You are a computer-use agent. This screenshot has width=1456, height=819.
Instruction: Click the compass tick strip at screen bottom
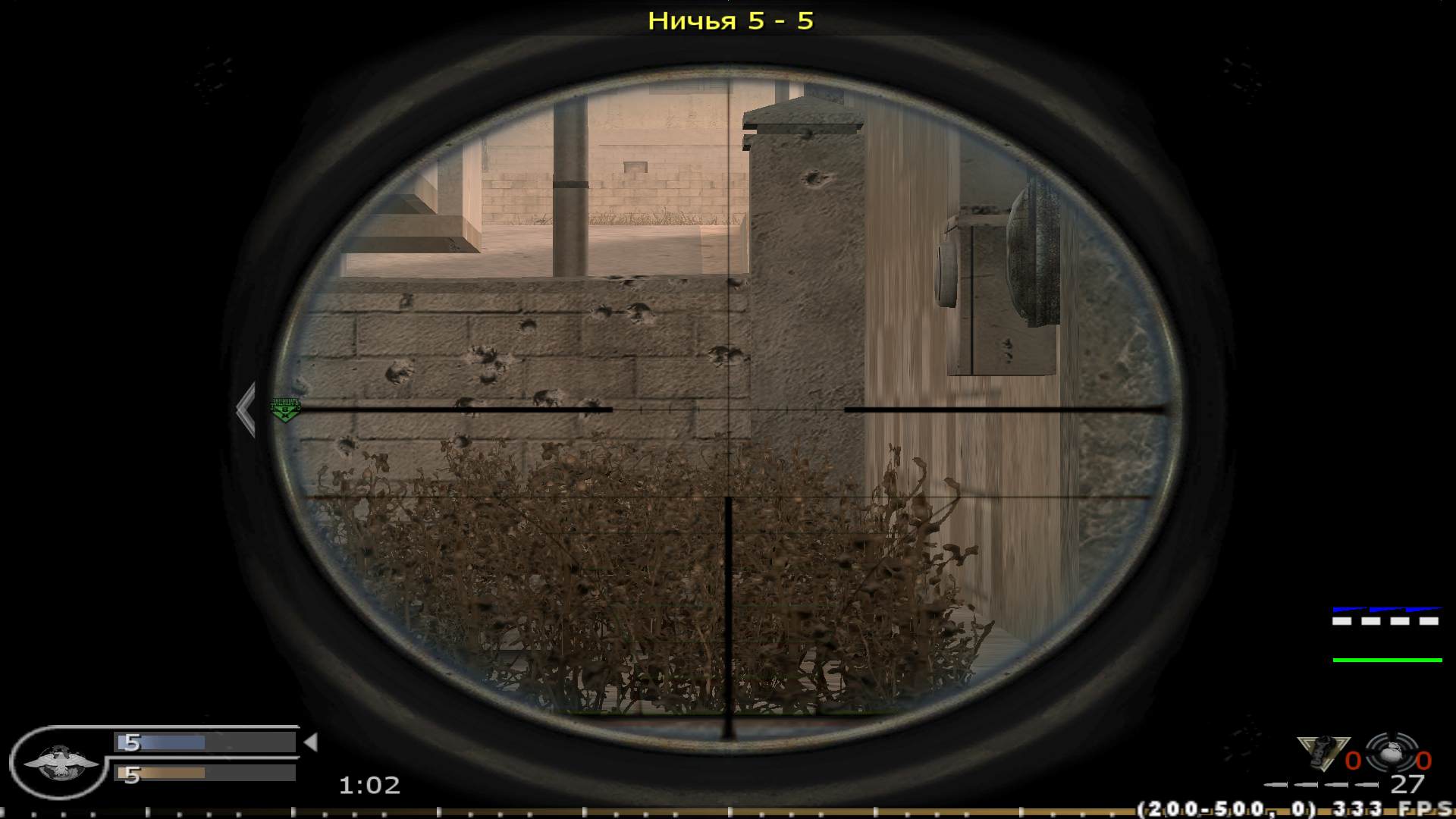728,813
